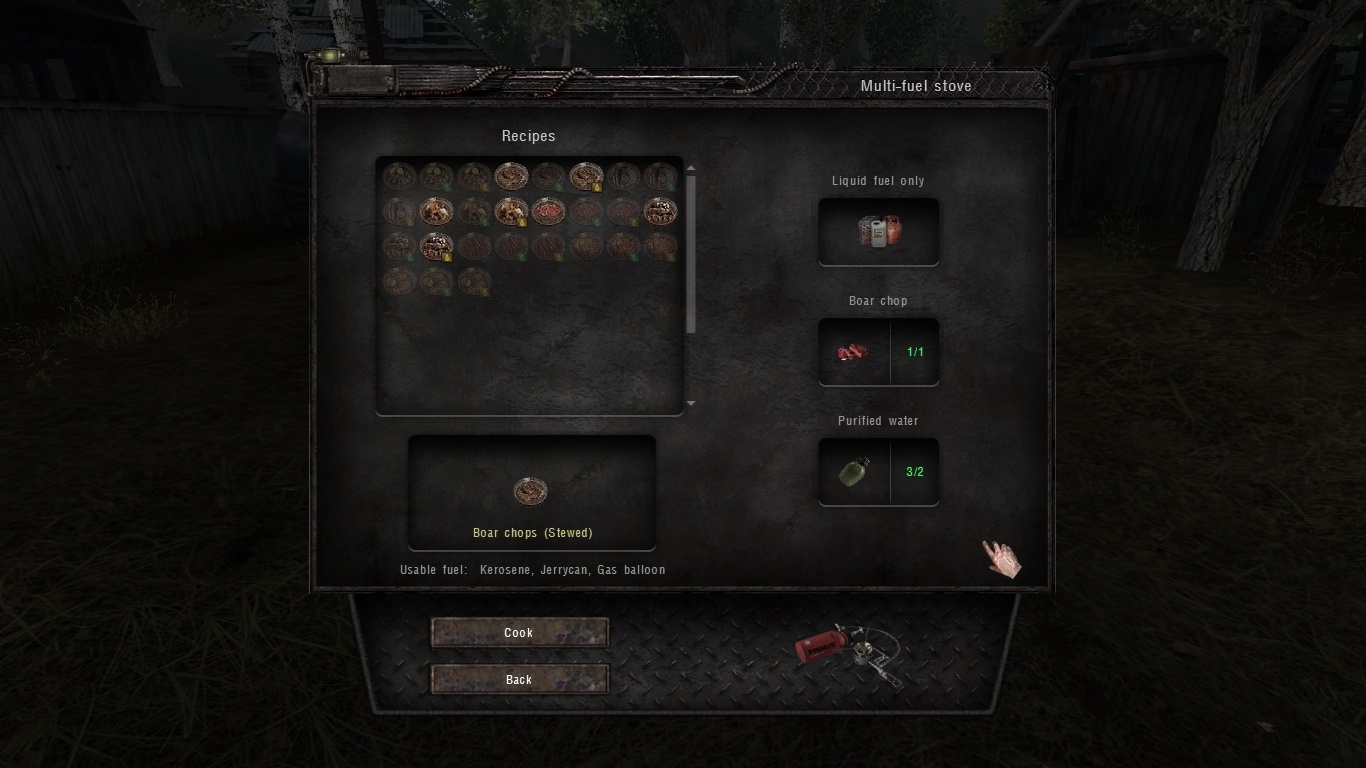Select the liquid fuel canisters slot
The width and height of the screenshot is (1366, 768).
(x=878, y=231)
